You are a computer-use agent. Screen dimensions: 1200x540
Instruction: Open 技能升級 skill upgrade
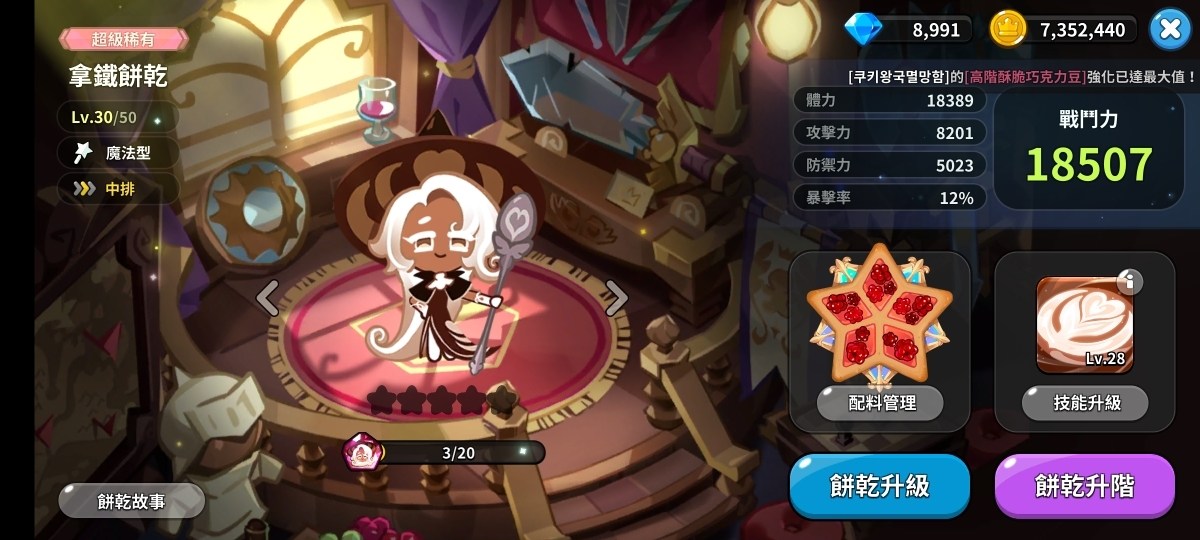click(1085, 403)
